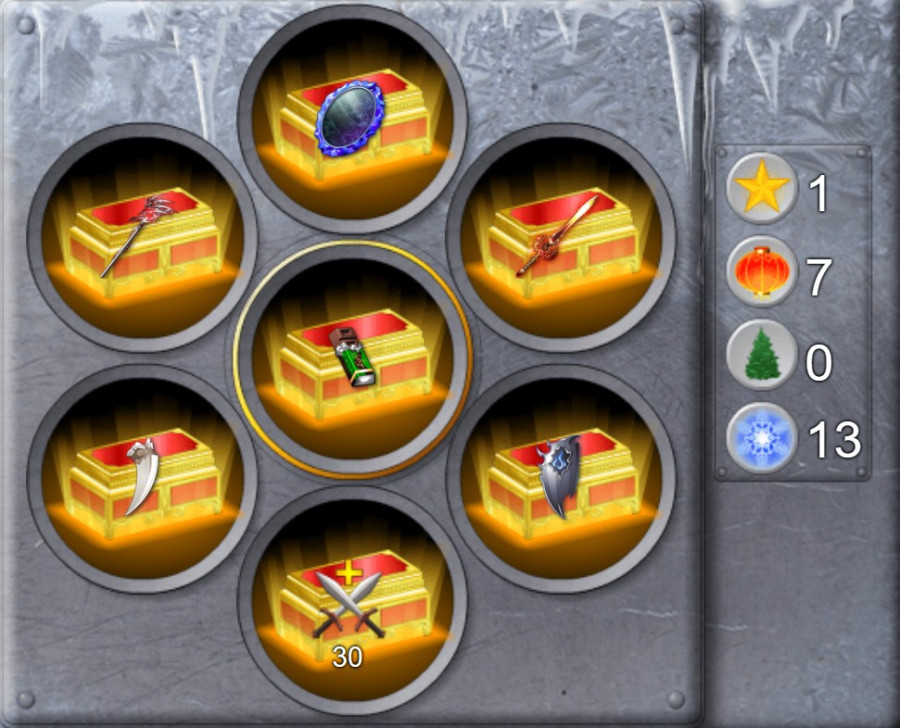Click the gold star currency icon
This screenshot has width=900, height=728.
[762, 187]
